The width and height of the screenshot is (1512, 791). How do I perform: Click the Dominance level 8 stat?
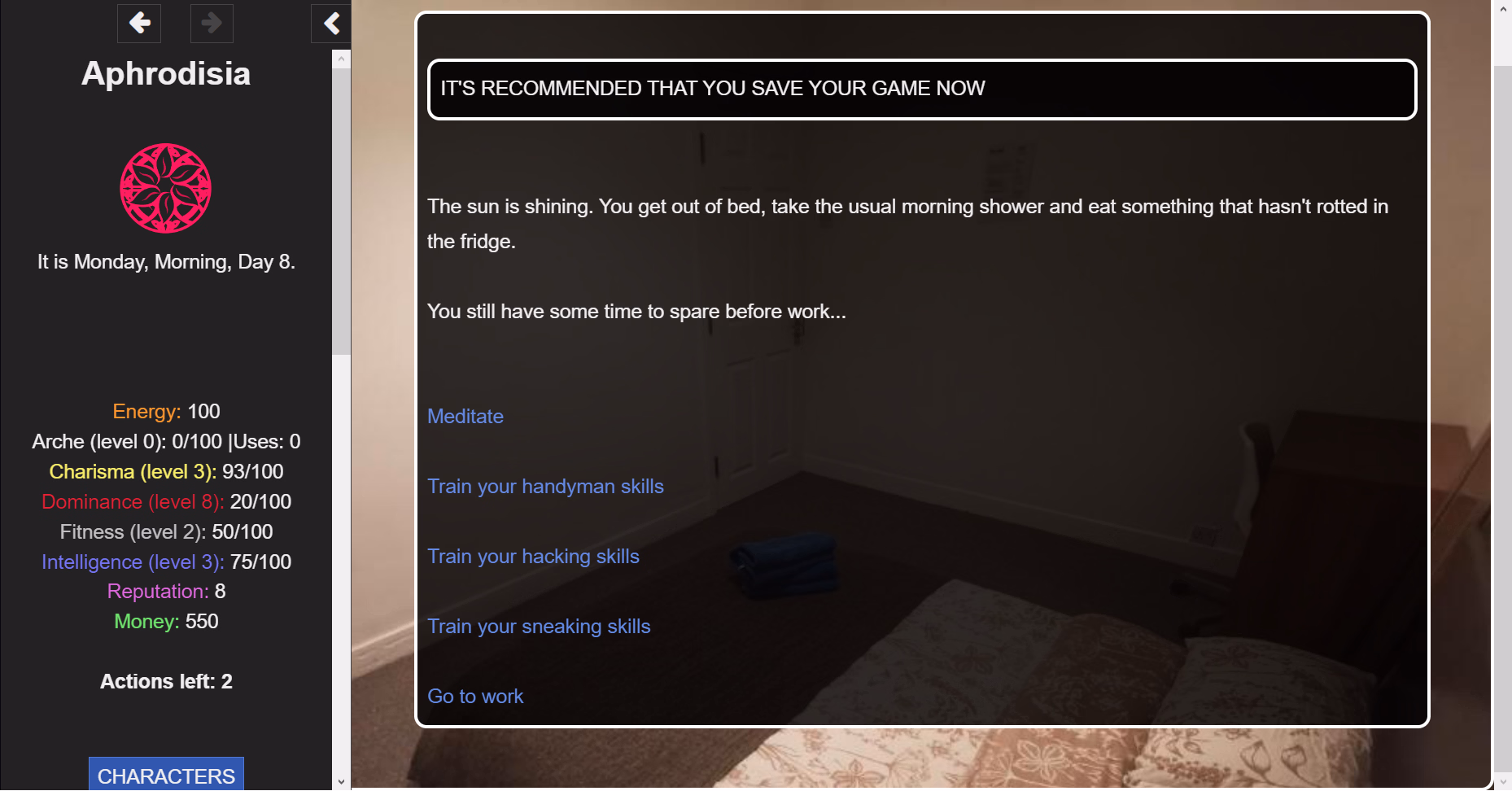[166, 501]
